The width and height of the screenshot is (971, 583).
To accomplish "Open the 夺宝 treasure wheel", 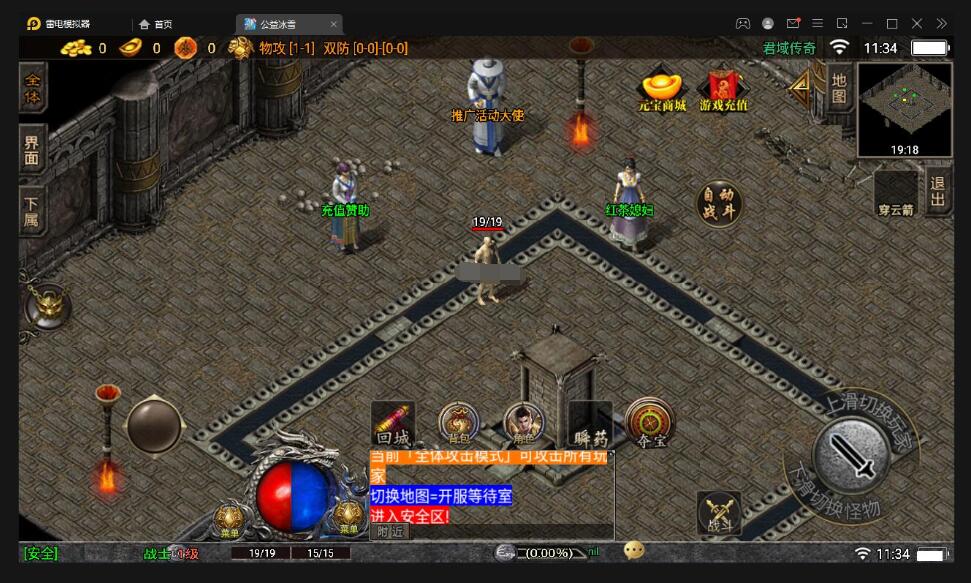I will [650, 422].
